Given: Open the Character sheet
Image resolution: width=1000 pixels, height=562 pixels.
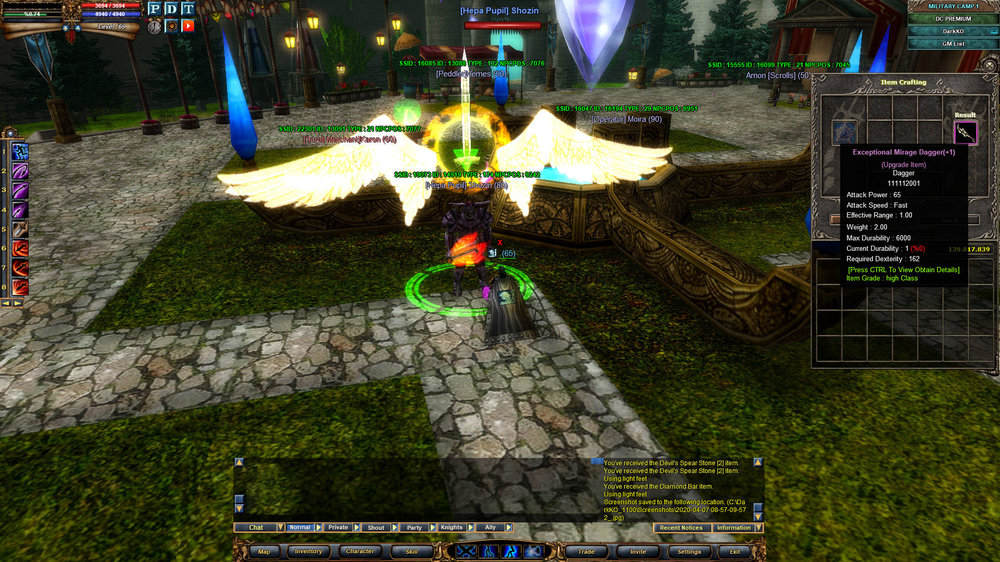Looking at the screenshot, I should point(359,551).
